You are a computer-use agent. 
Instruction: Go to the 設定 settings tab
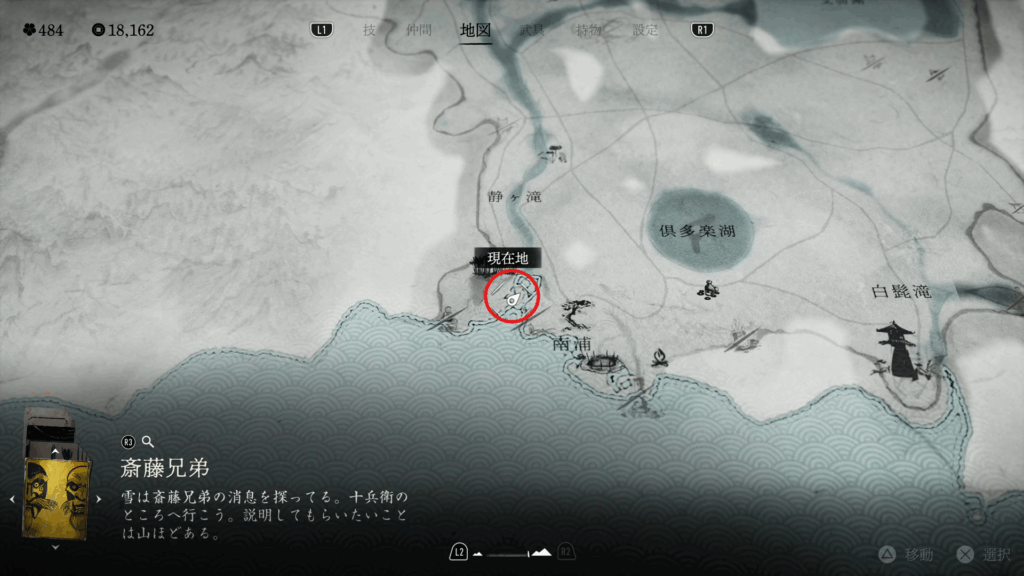tap(646, 30)
